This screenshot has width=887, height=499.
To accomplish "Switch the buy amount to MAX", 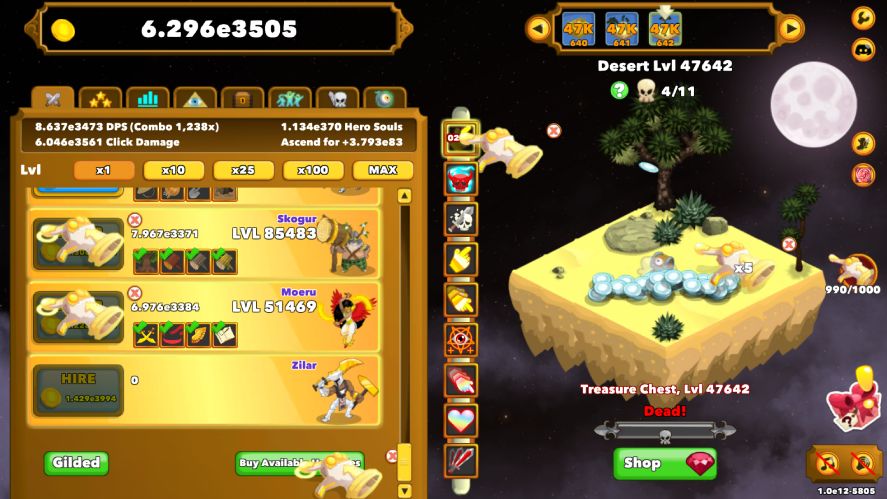I will [383, 170].
